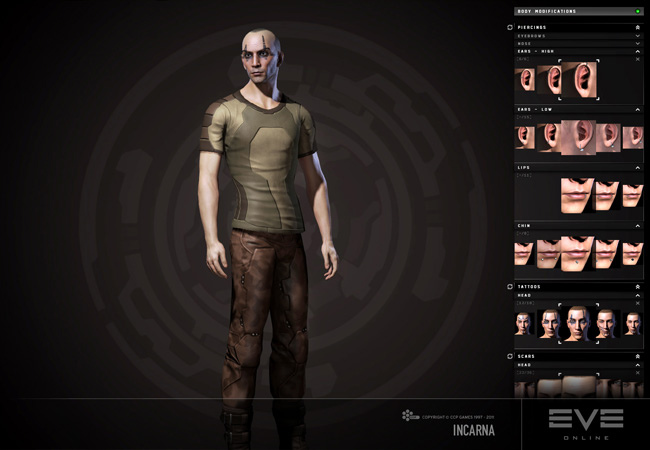Clear the head tattoo selection

point(637,303)
